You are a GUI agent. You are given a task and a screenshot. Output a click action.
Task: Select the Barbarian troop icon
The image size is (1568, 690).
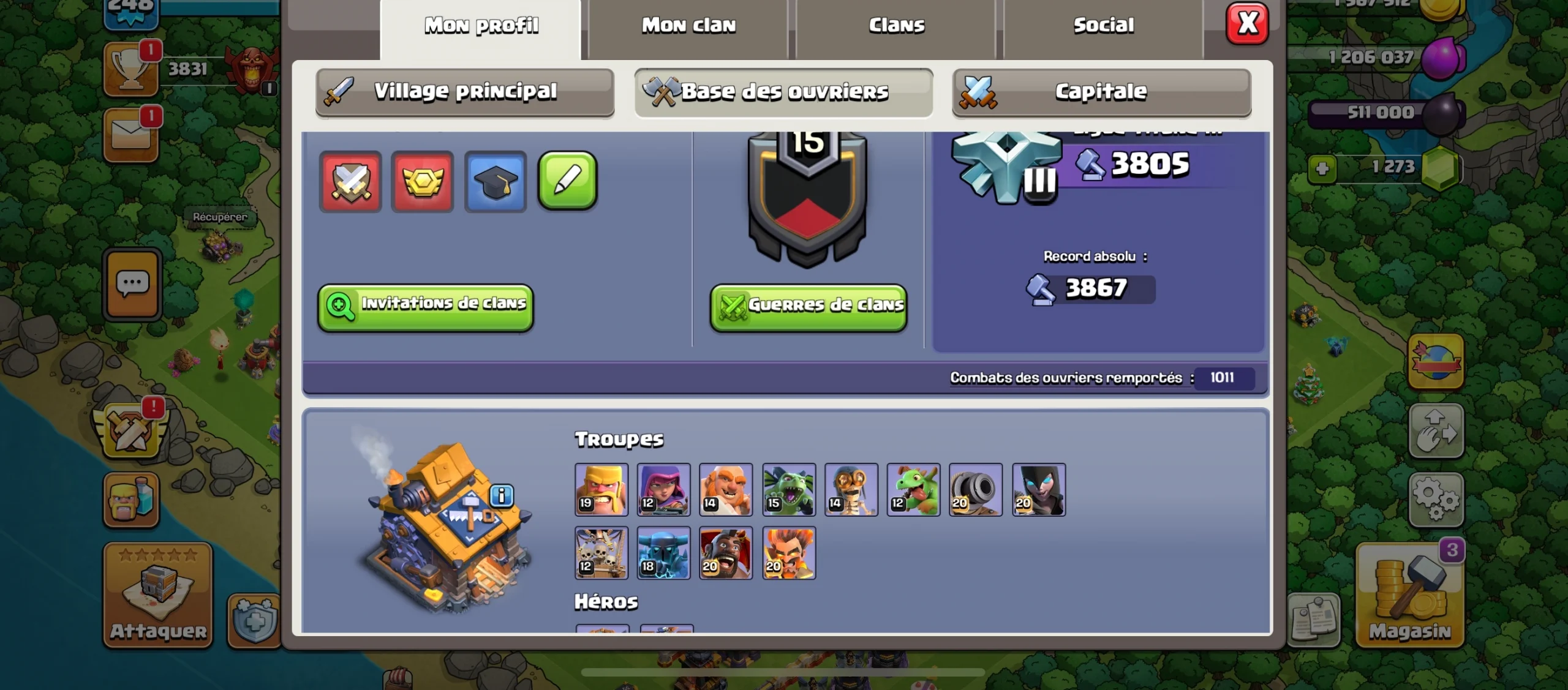[601, 490]
